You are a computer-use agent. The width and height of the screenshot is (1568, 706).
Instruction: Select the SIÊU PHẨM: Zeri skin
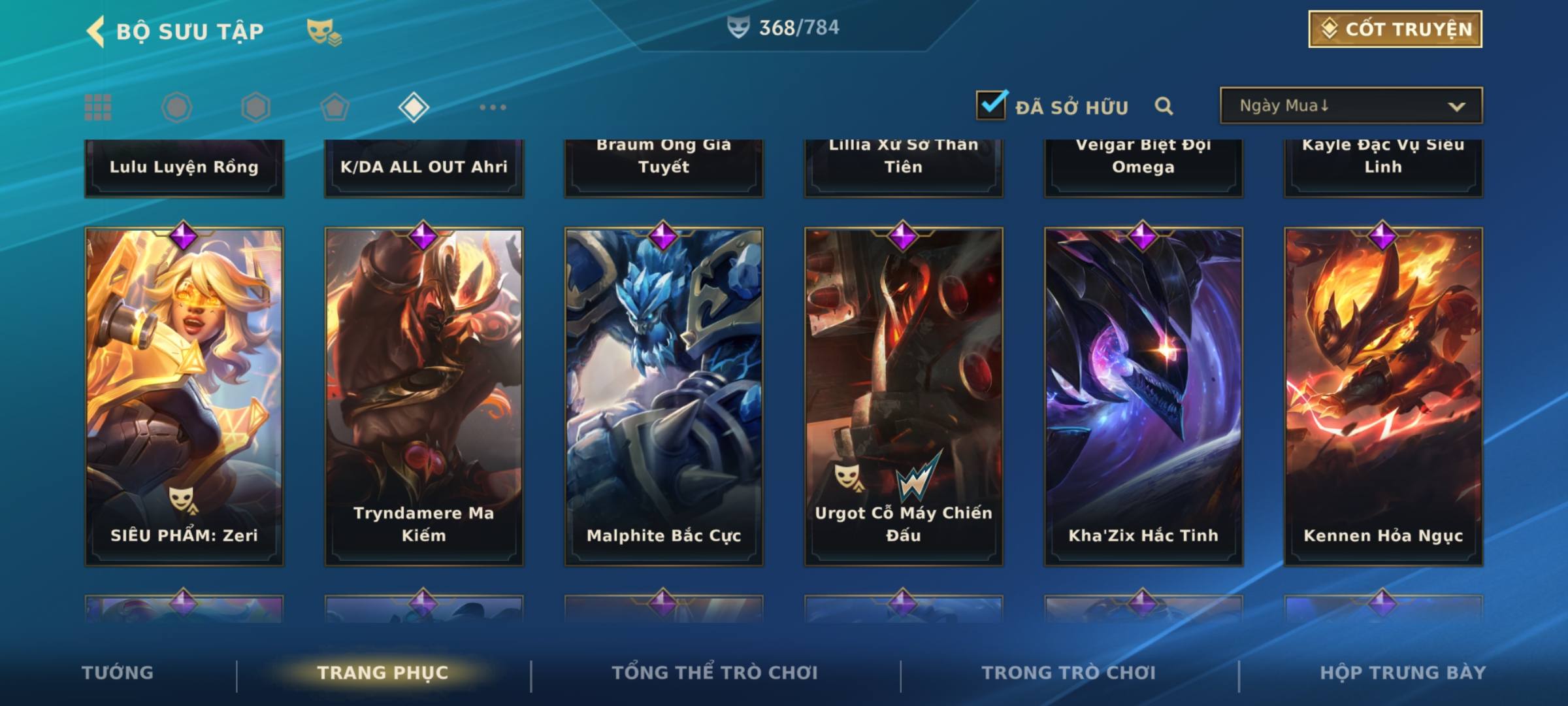click(184, 396)
